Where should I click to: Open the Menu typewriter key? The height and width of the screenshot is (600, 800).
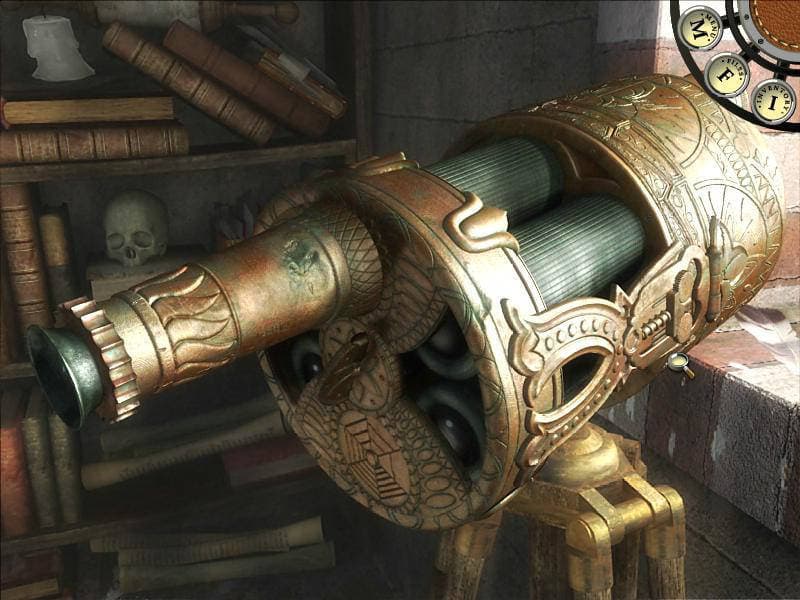(699, 27)
